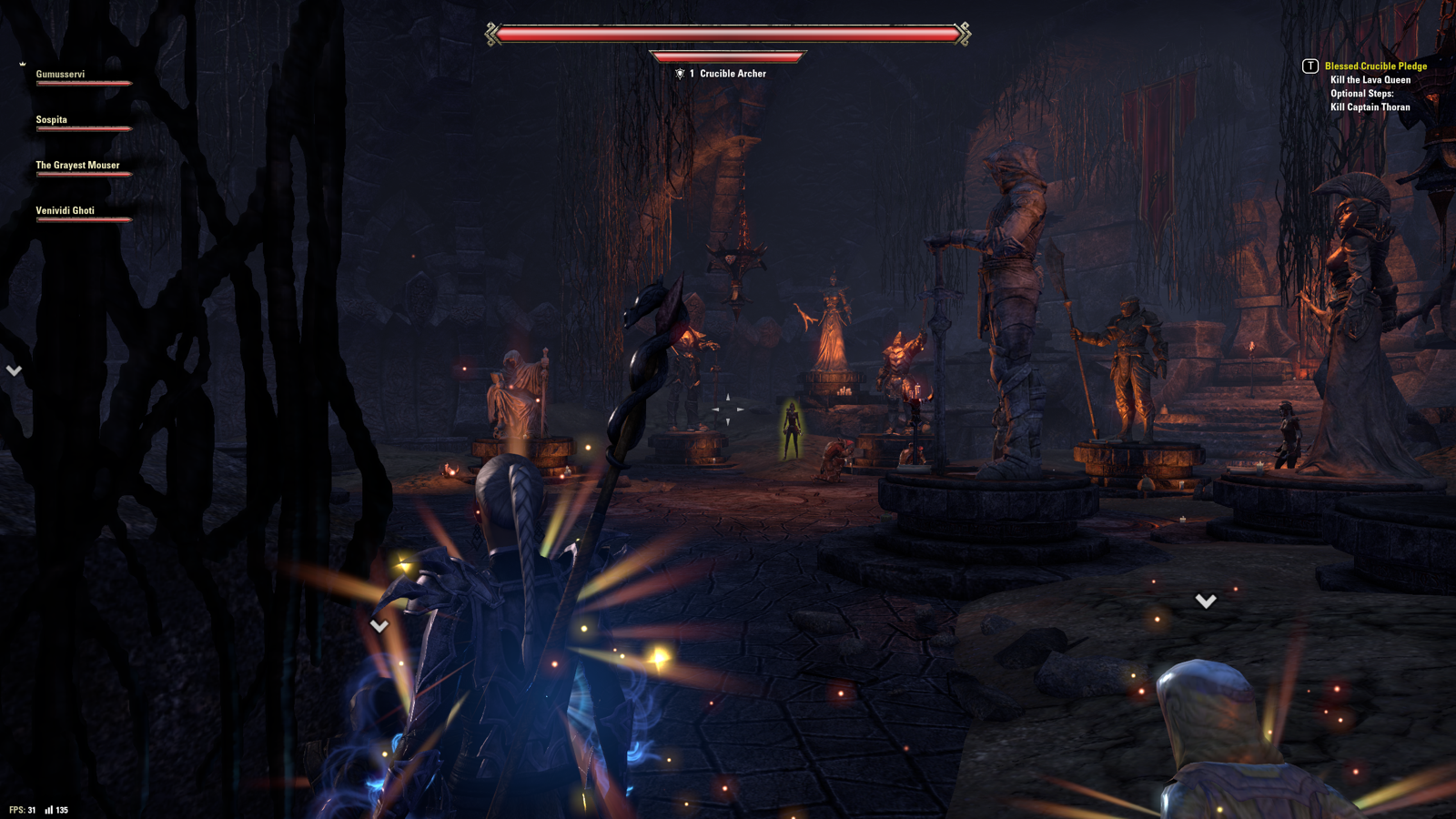This screenshot has height=819, width=1456.
Task: Click the Venividi Ghoti group frame
Action: pyautogui.click(x=65, y=211)
